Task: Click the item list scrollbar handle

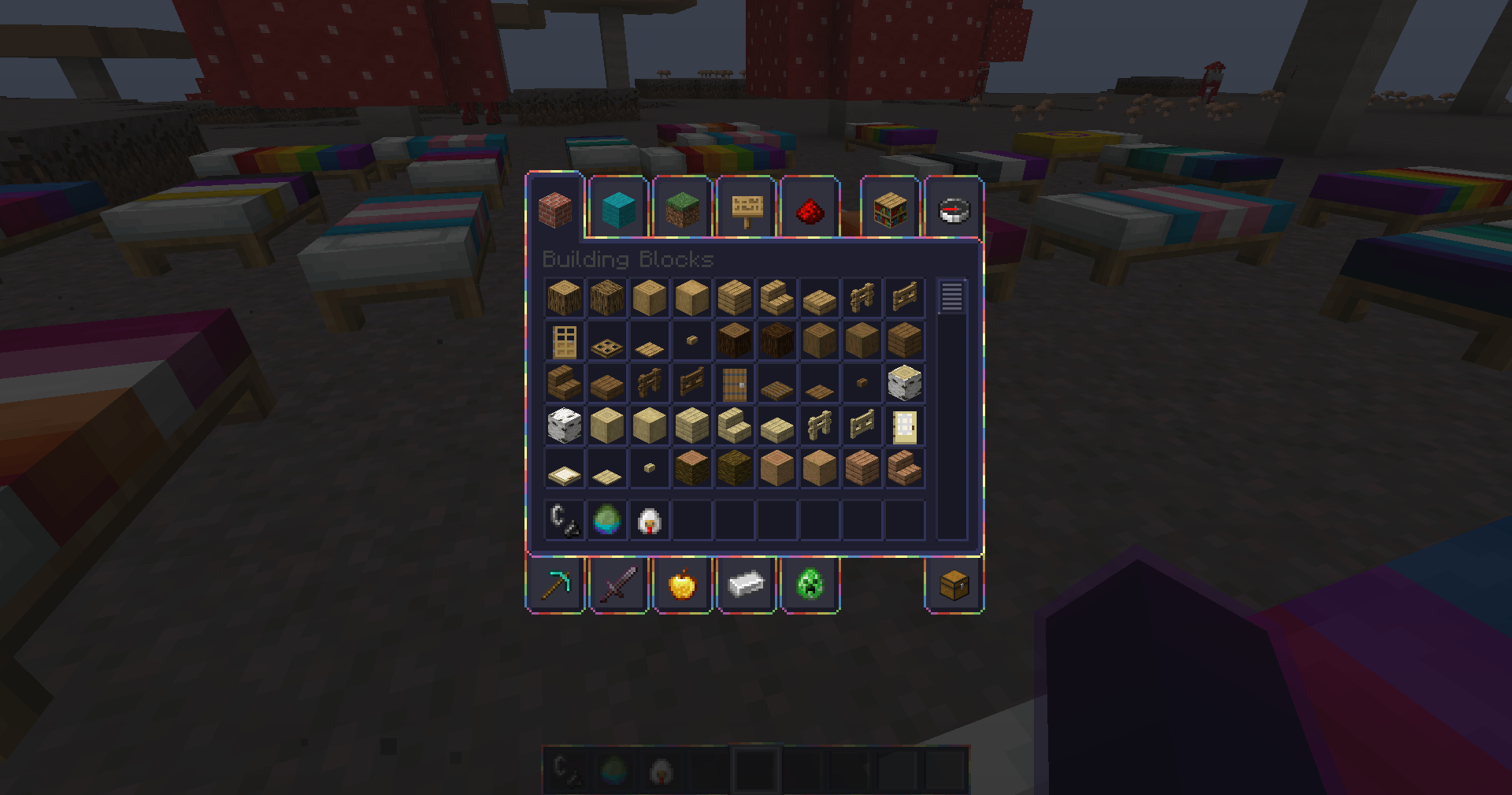Action: 951,295
